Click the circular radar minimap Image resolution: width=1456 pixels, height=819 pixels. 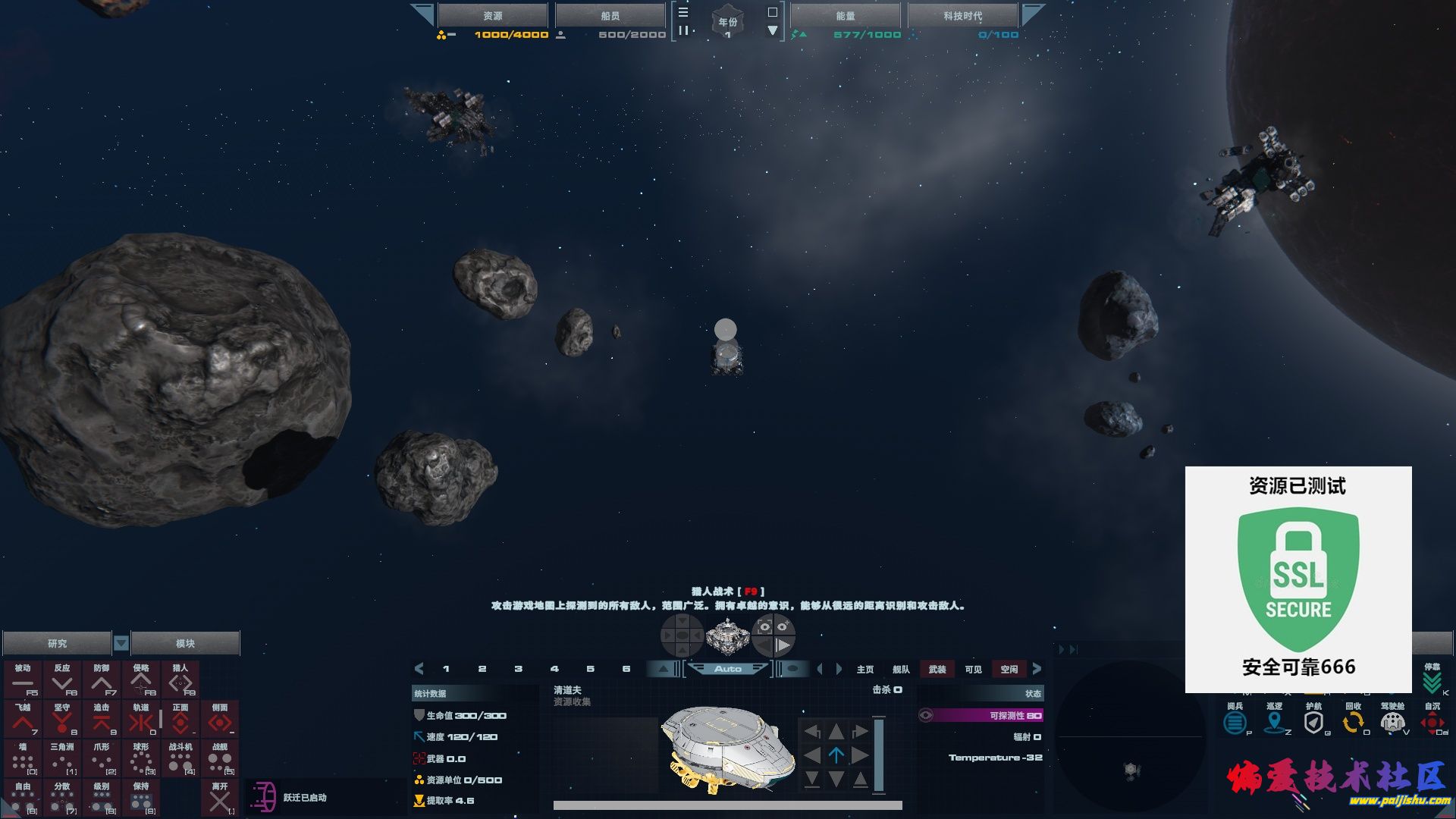[x=1130, y=736]
